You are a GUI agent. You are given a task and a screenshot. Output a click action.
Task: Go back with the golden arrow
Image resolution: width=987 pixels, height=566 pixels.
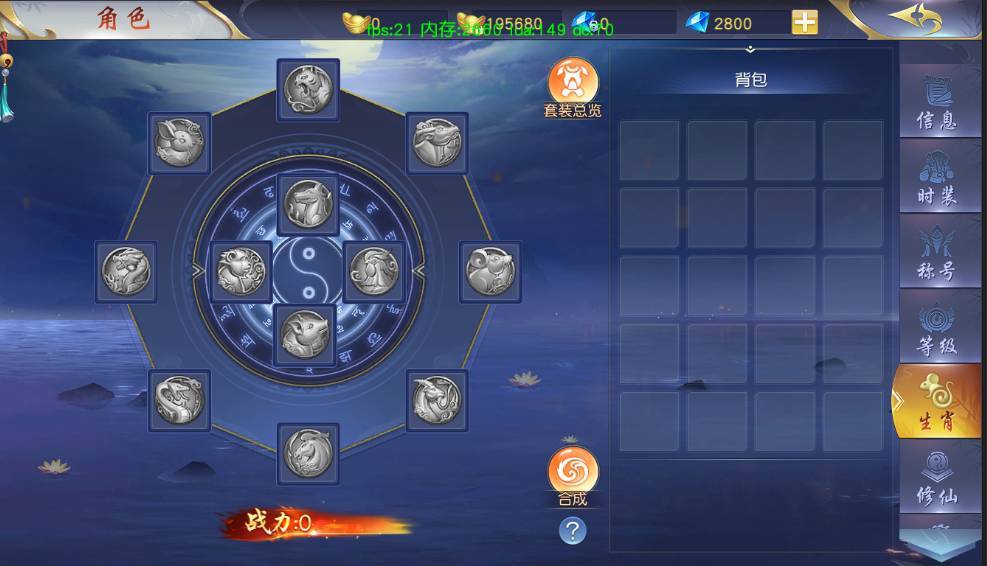pyautogui.click(x=916, y=18)
